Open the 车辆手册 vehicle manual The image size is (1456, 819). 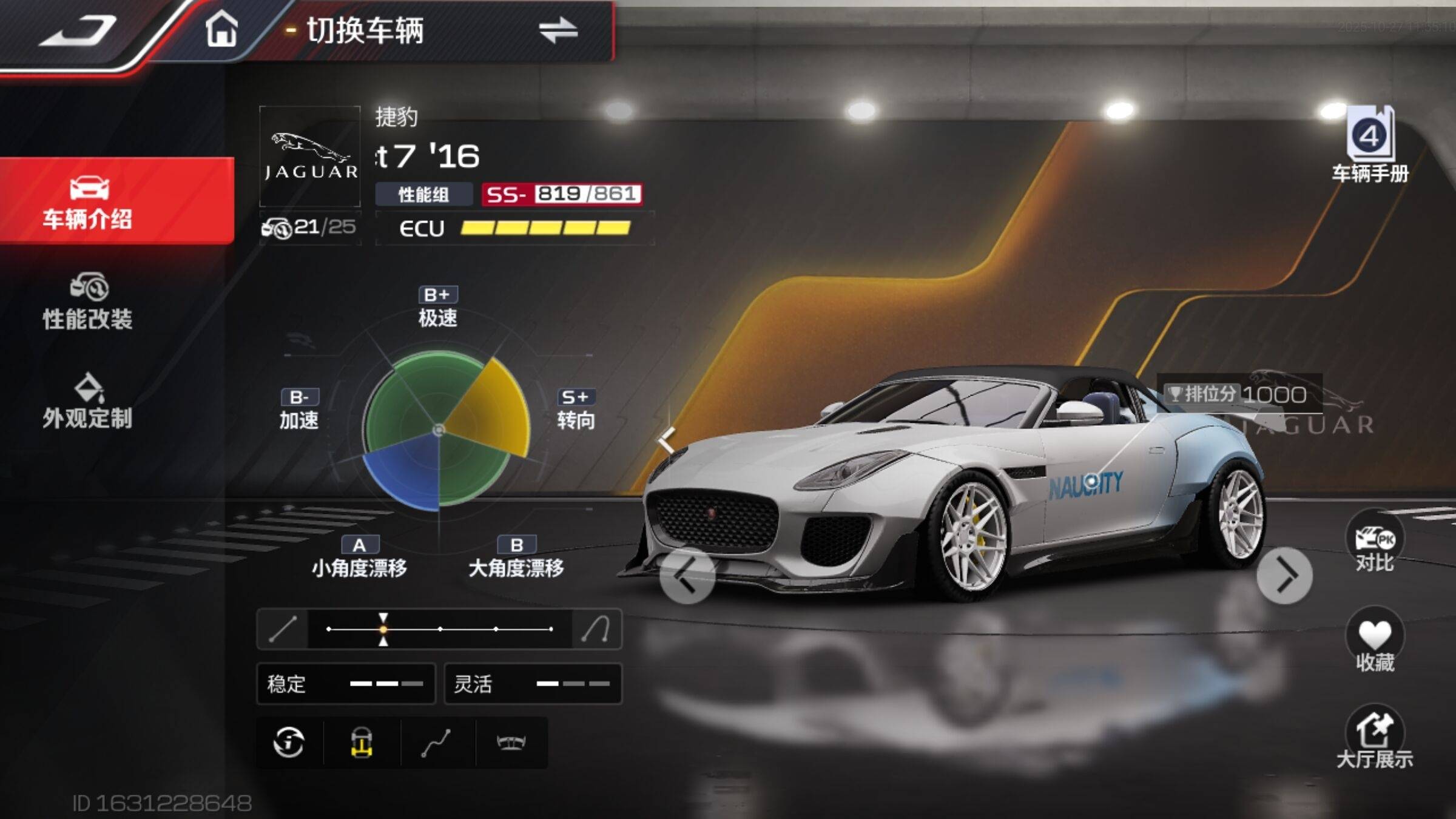click(1370, 146)
